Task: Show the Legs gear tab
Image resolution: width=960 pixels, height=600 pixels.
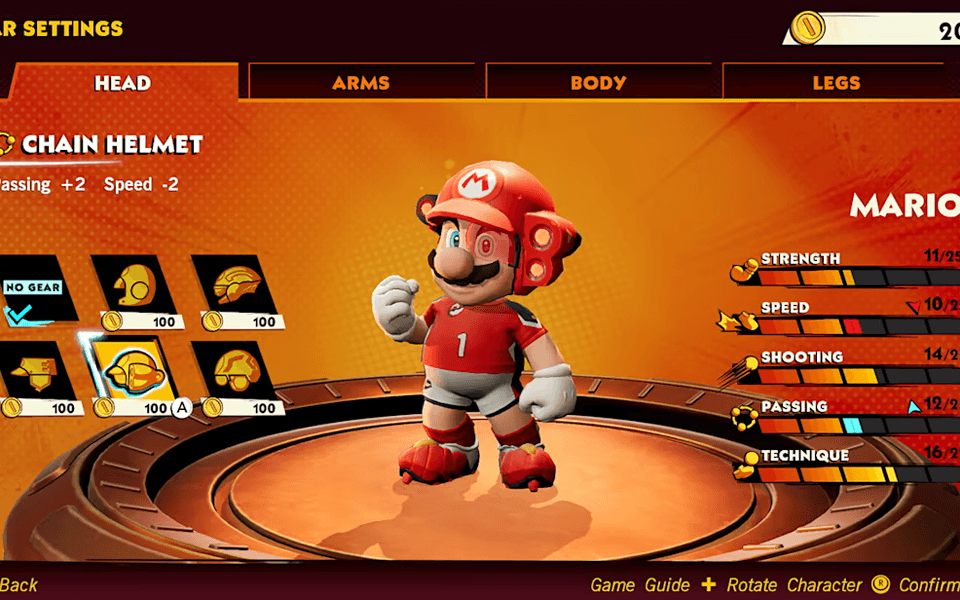Action: point(836,83)
